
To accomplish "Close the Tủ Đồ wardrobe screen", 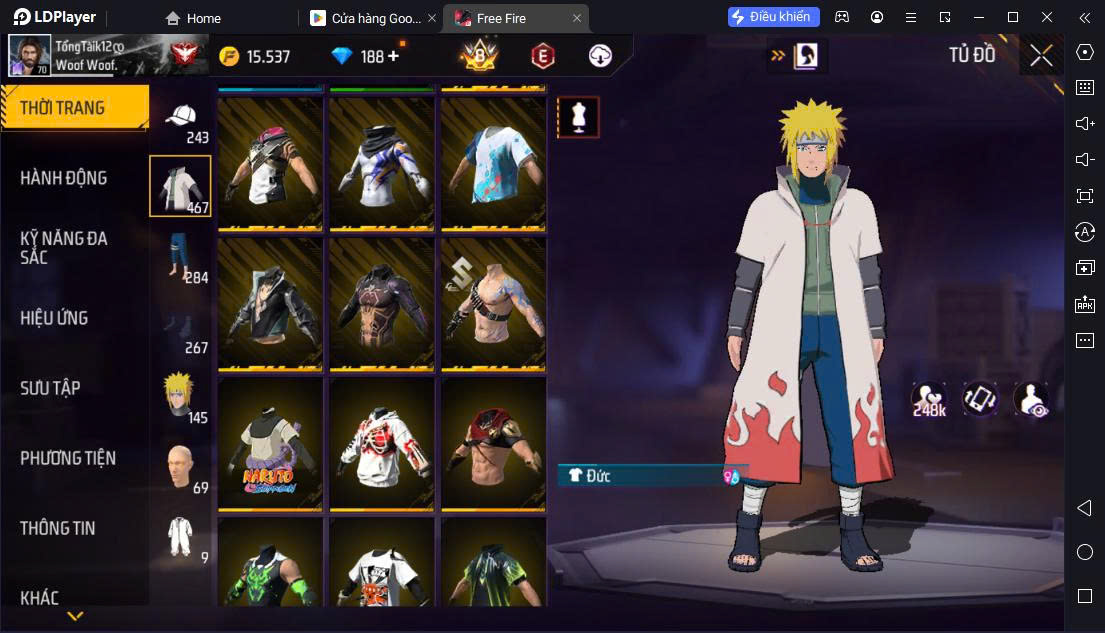I will 1041,55.
